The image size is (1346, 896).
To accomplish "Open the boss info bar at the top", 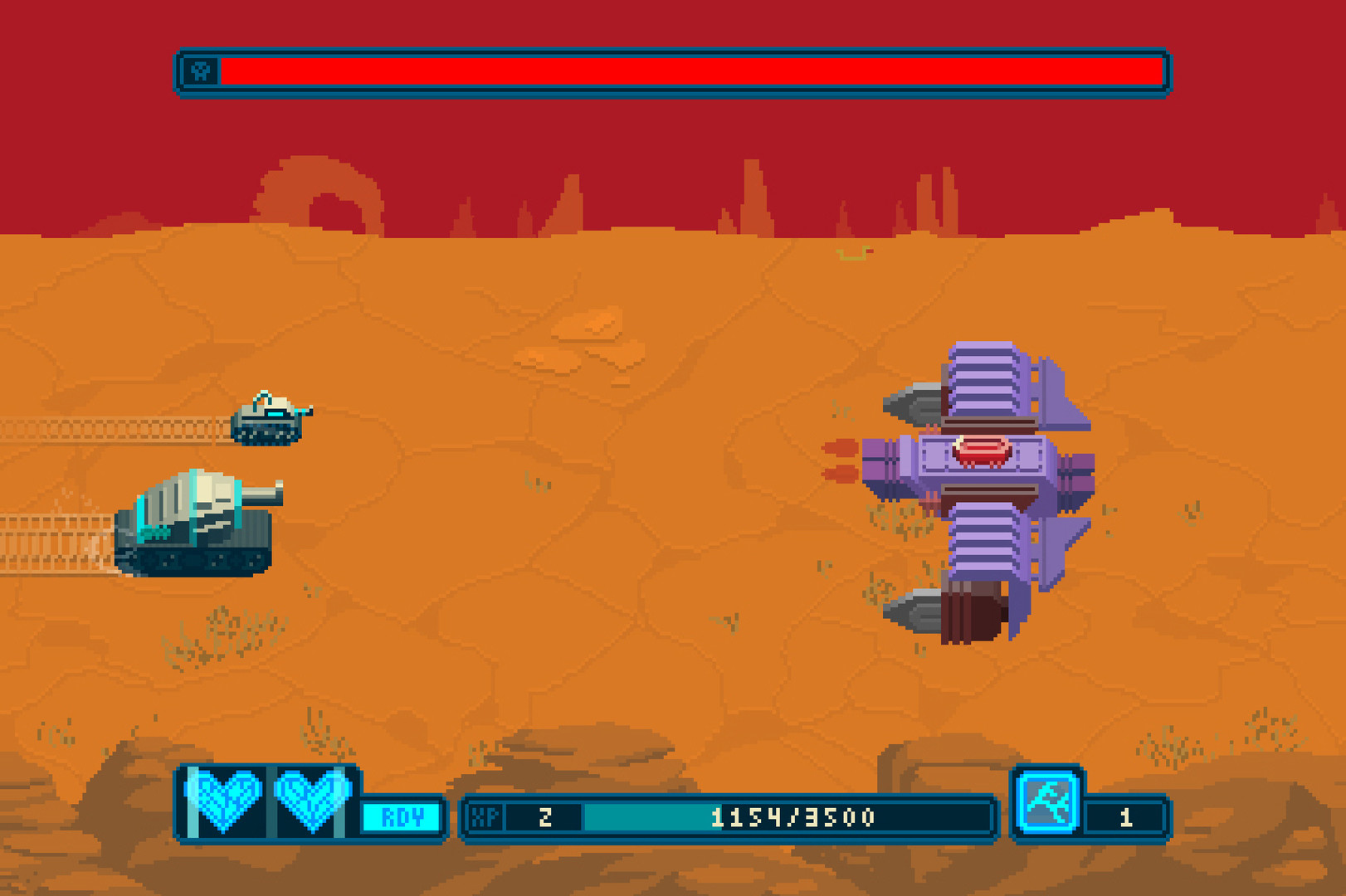I will click(x=672, y=73).
